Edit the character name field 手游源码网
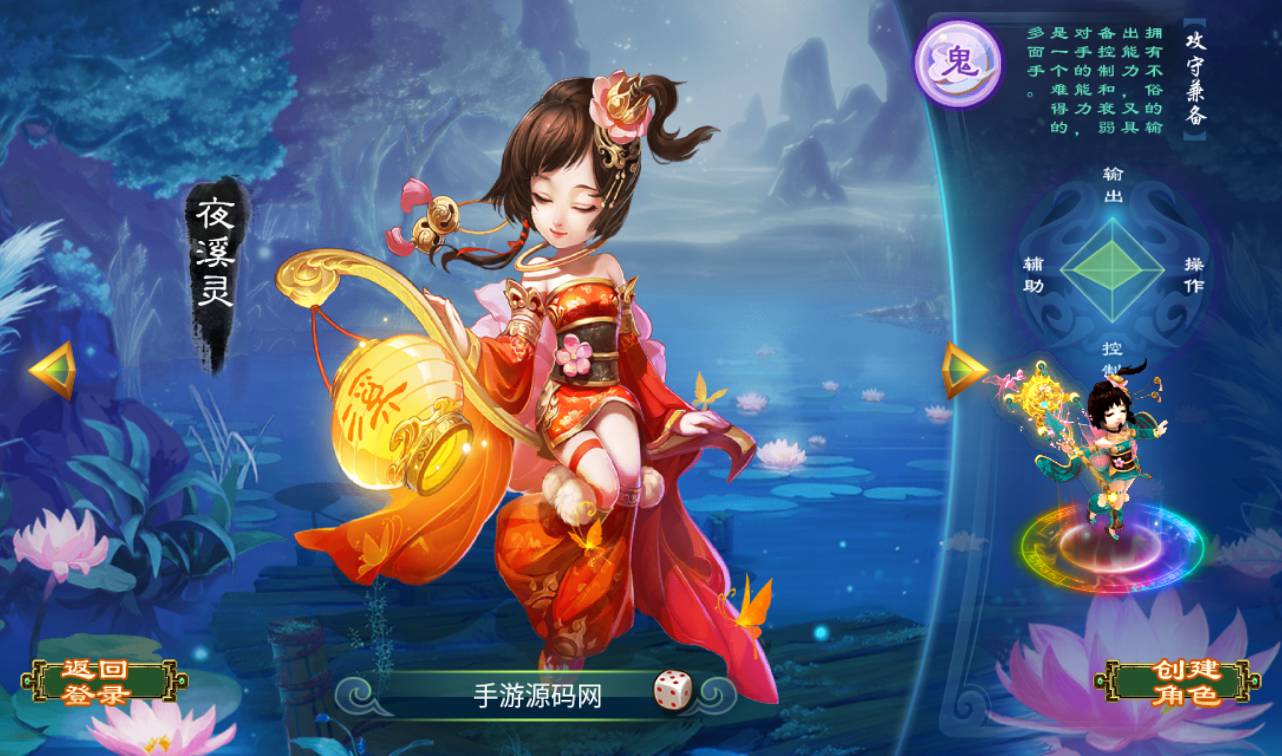This screenshot has height=756, width=1282. [537, 696]
